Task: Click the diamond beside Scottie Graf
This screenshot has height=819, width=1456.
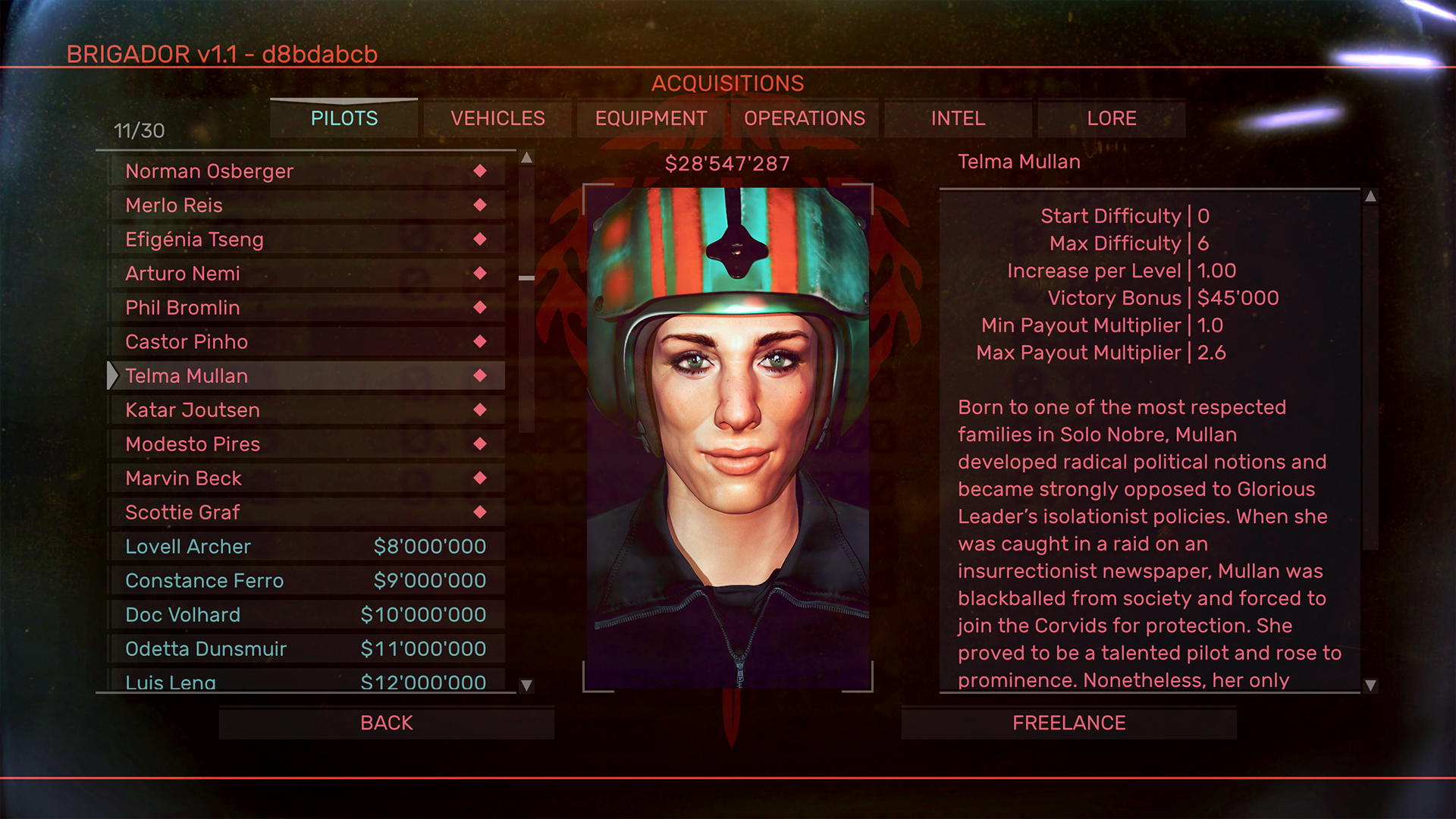Action: (x=480, y=512)
